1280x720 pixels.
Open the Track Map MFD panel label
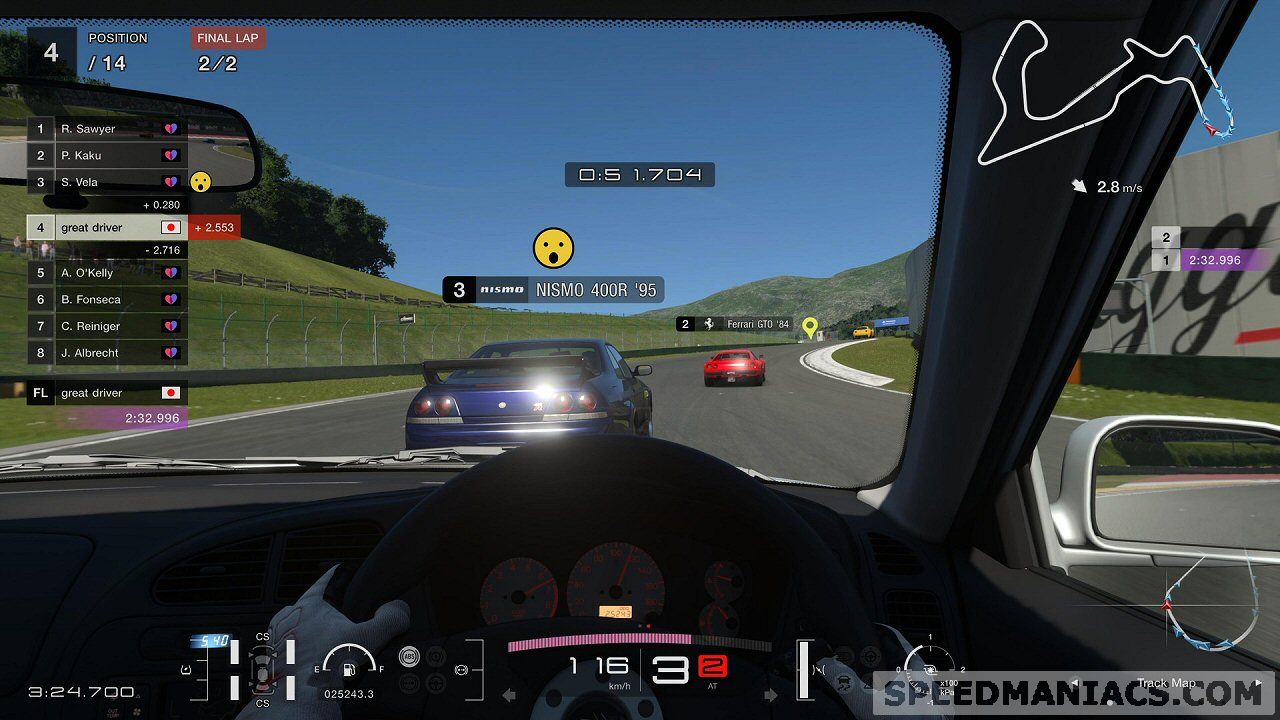tap(1166, 684)
